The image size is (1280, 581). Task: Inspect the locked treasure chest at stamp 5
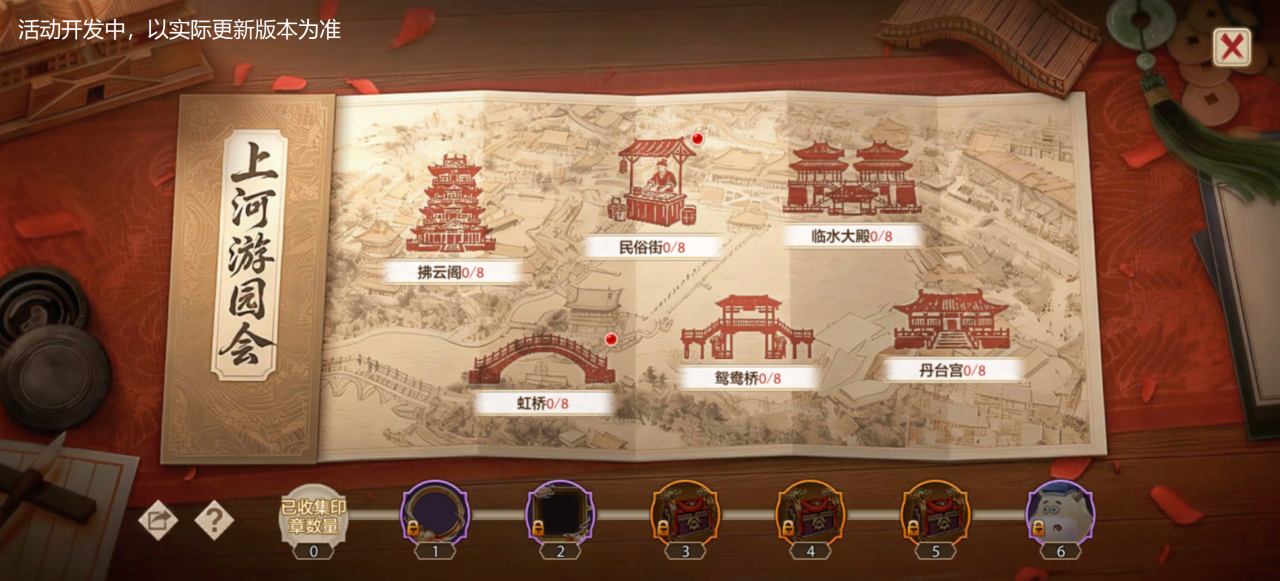[x=935, y=513]
